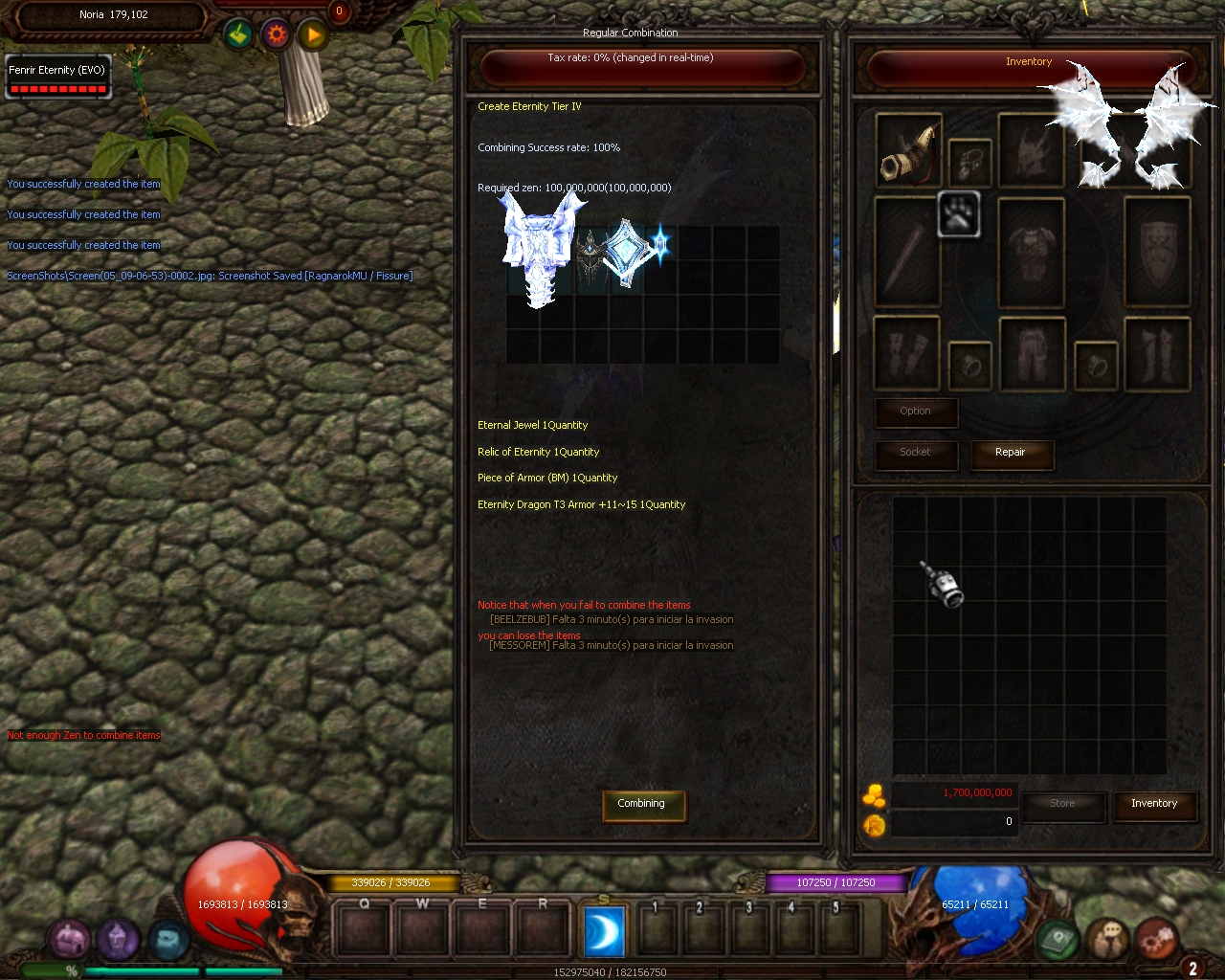The height and width of the screenshot is (980, 1225).
Task: Switch to the Inventory button at the bottom
Action: pyautogui.click(x=1153, y=805)
